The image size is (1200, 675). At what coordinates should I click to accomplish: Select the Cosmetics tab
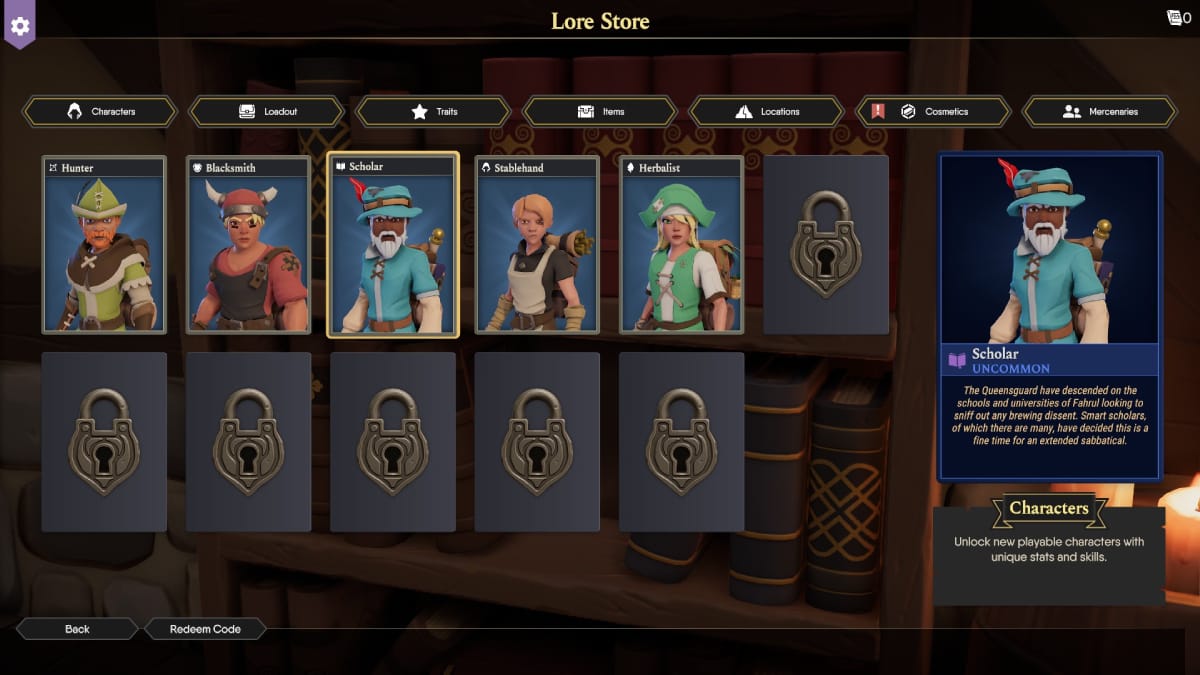(x=934, y=112)
